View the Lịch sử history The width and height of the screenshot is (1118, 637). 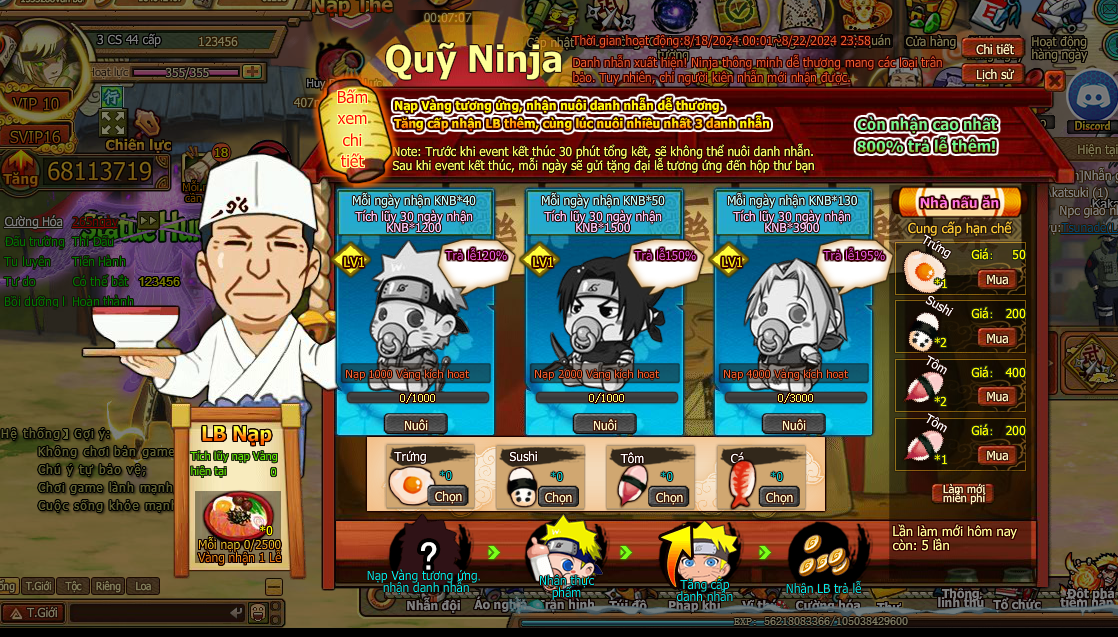click(x=993, y=75)
